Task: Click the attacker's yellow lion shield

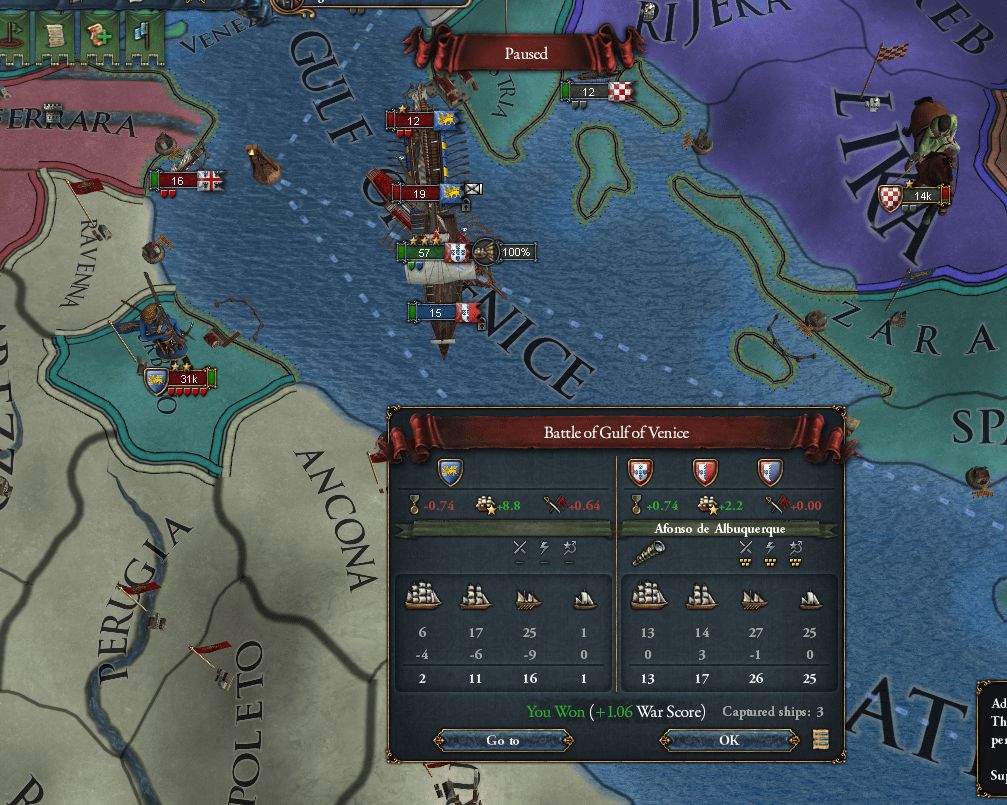Action: tap(451, 471)
